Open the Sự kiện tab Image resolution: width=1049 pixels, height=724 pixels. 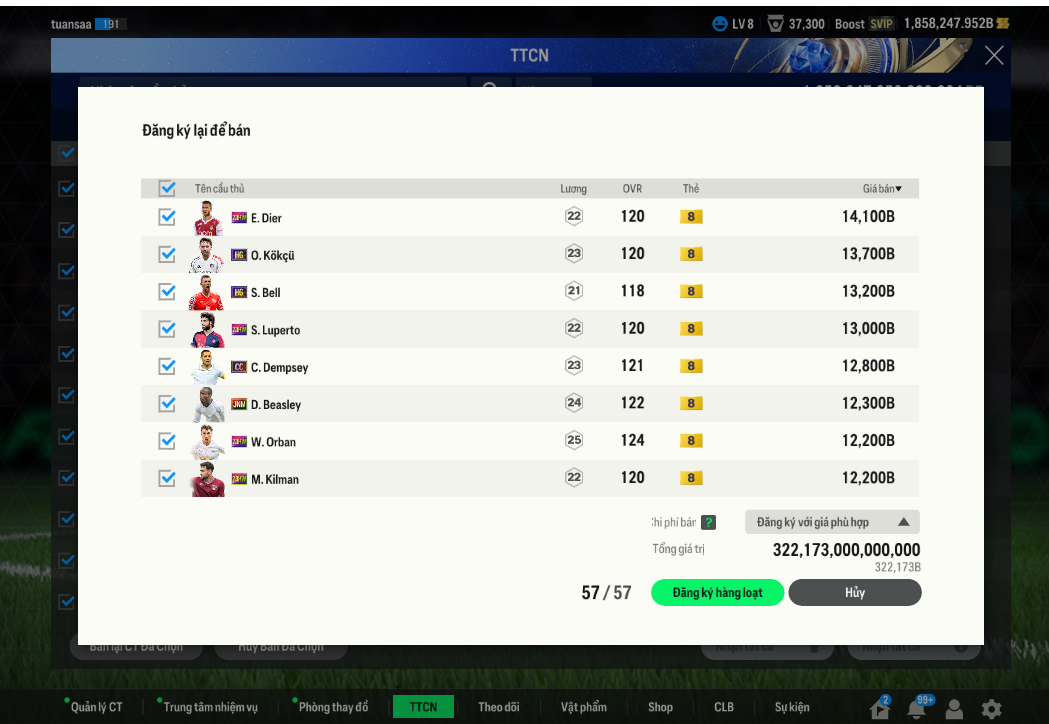[792, 707]
